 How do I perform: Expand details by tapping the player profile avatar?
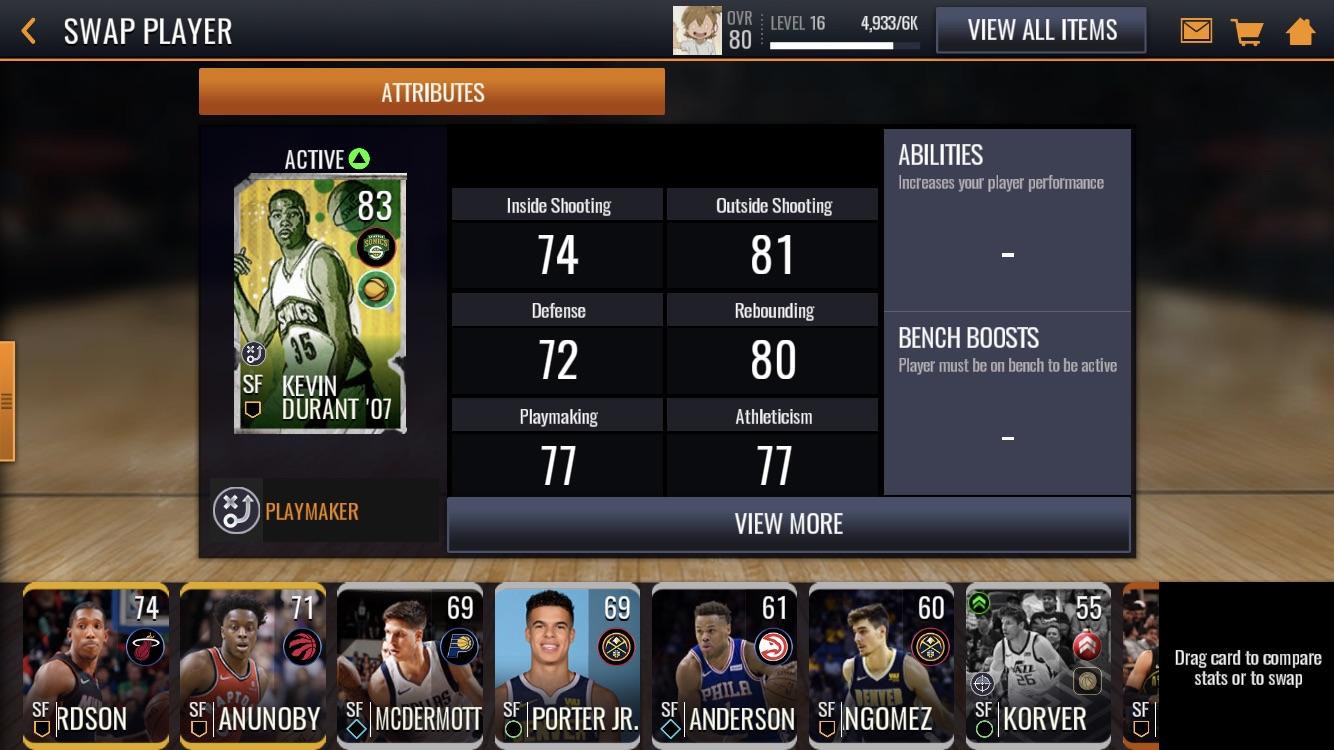pos(696,30)
